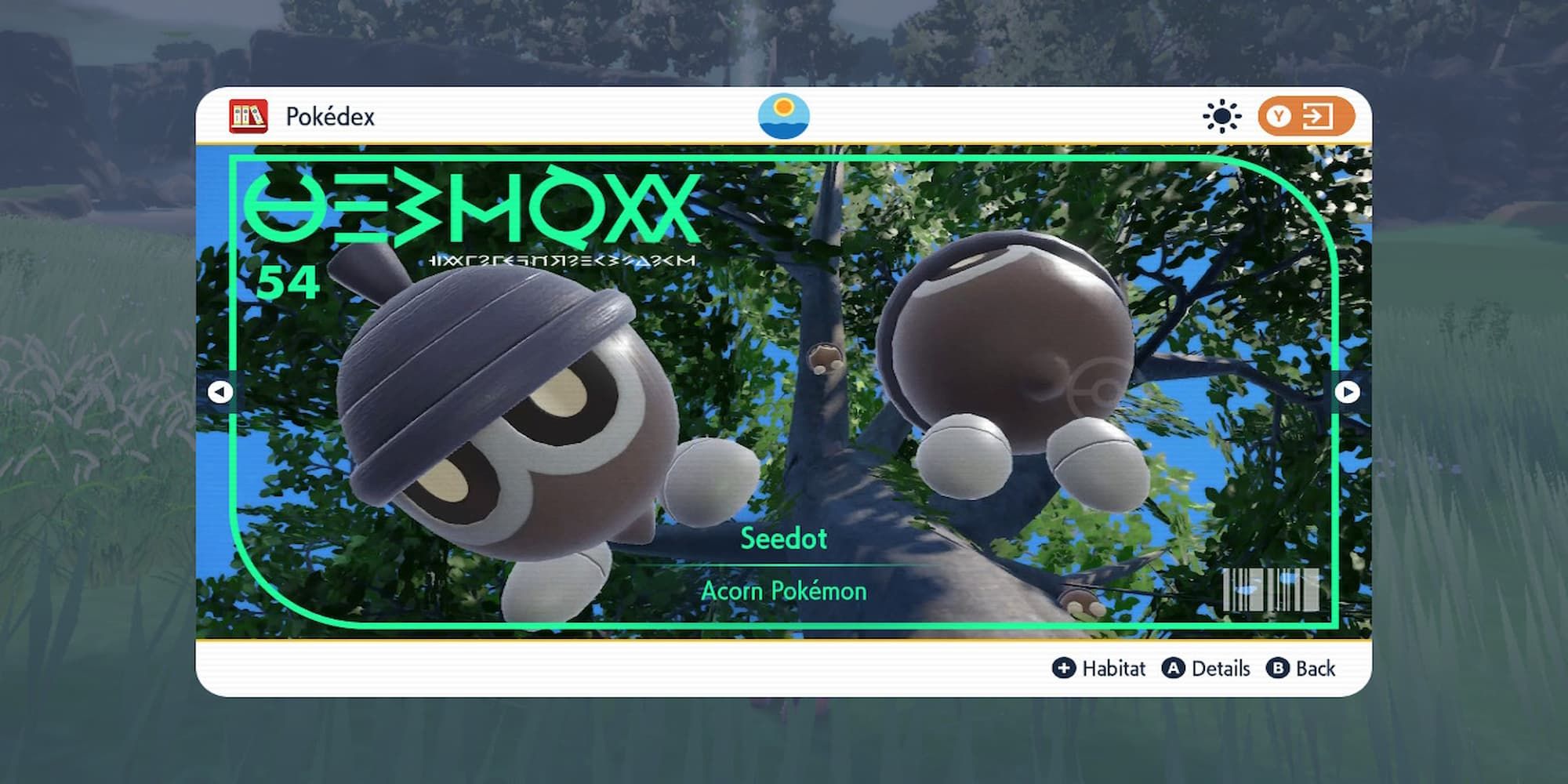Go Back from the Pokédex entry
Image resolution: width=1568 pixels, height=784 pixels.
pos(1301,668)
